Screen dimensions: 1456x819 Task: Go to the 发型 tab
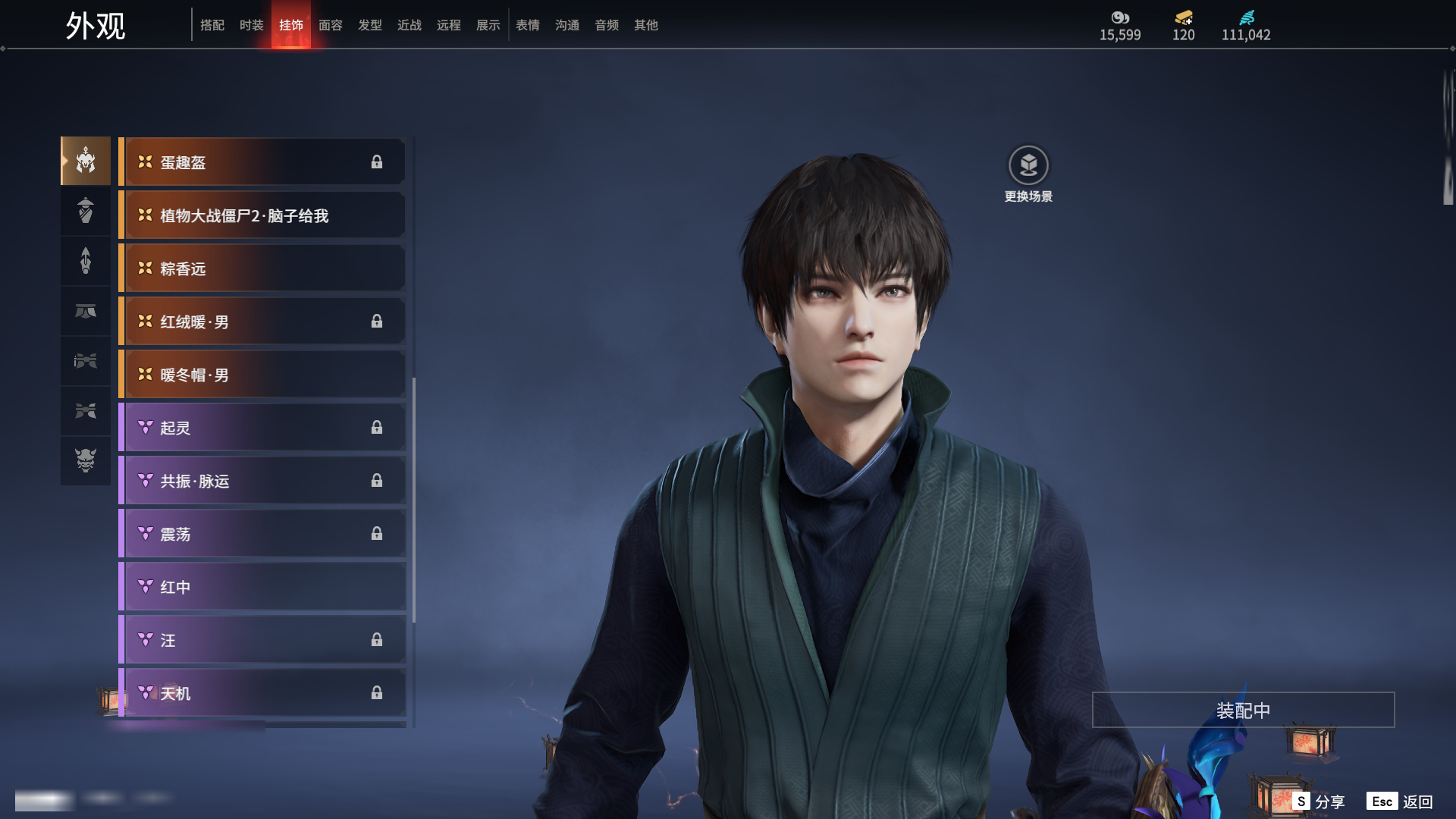pyautogui.click(x=370, y=25)
